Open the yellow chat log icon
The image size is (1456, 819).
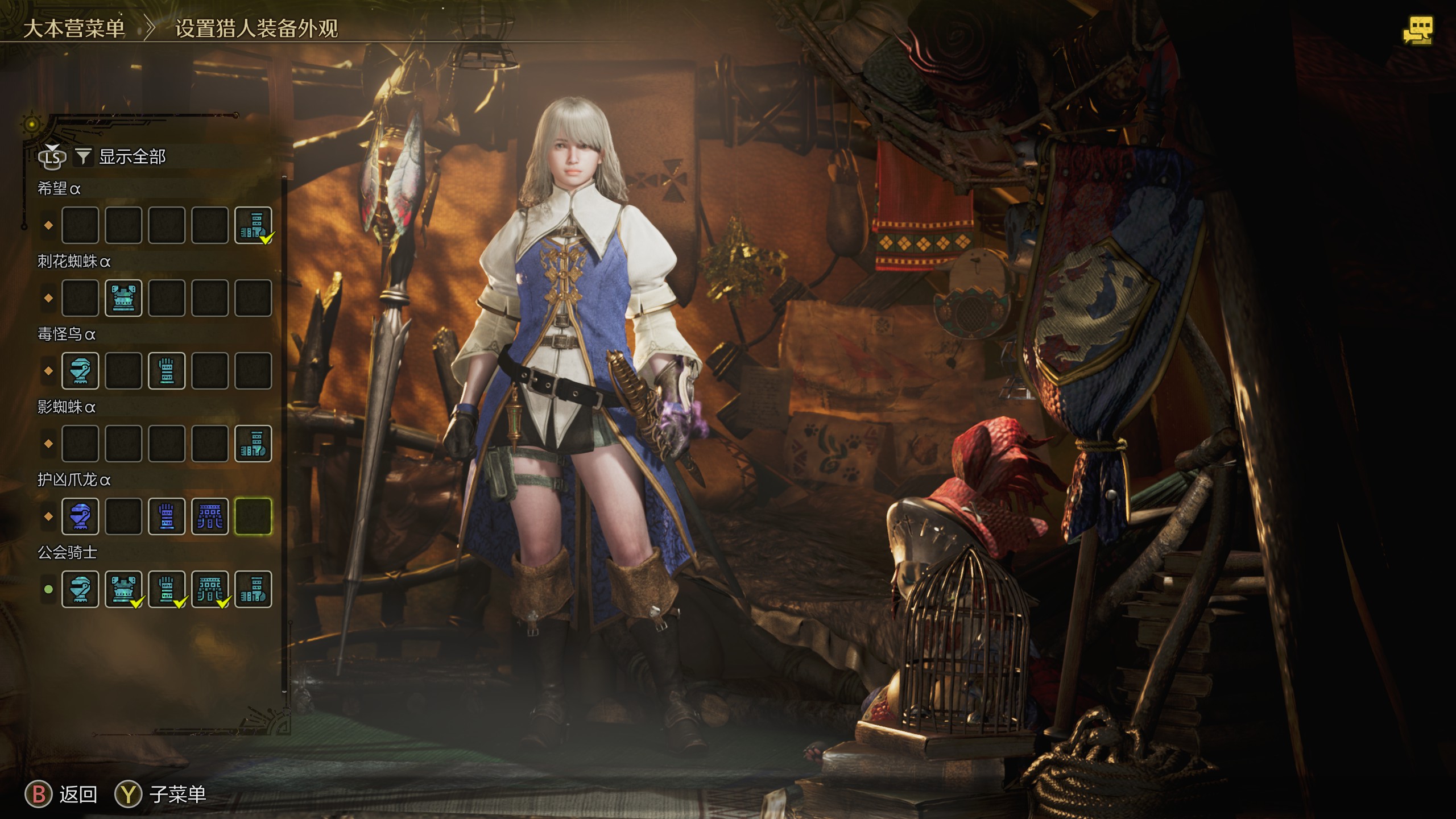click(x=1417, y=31)
